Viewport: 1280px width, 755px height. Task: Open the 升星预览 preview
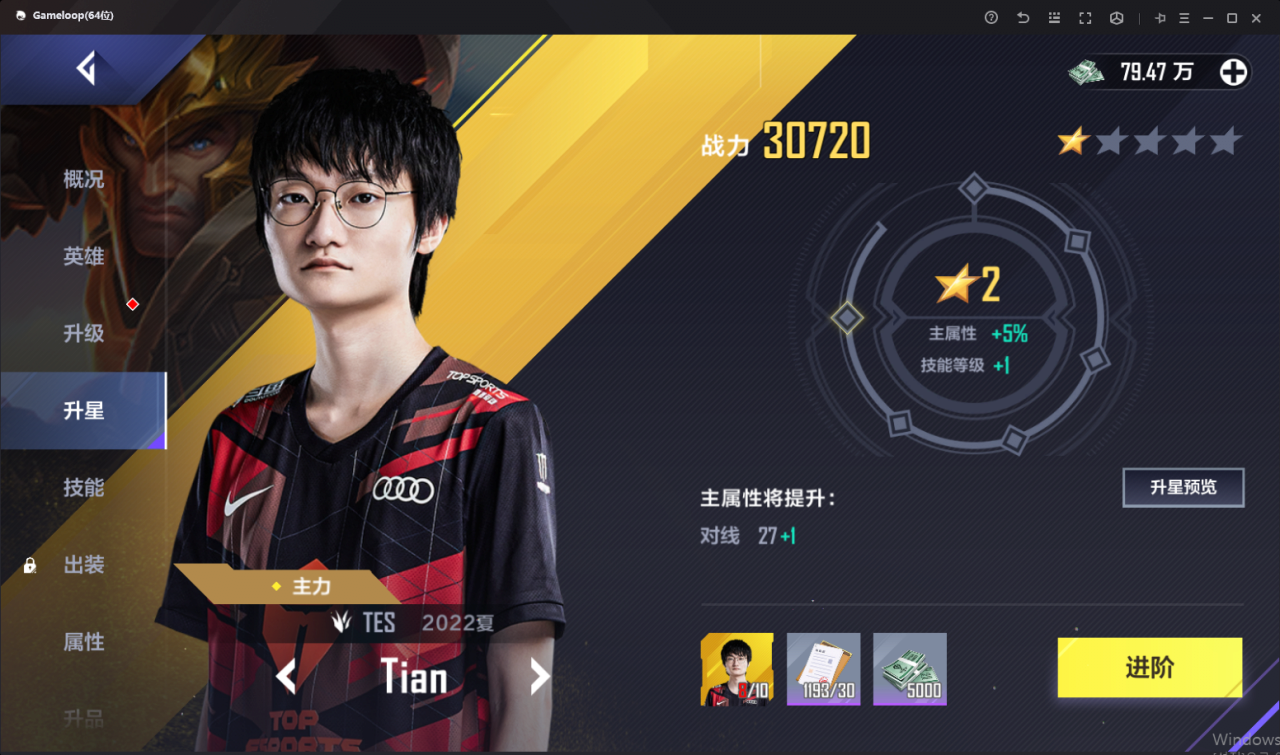pos(1183,487)
